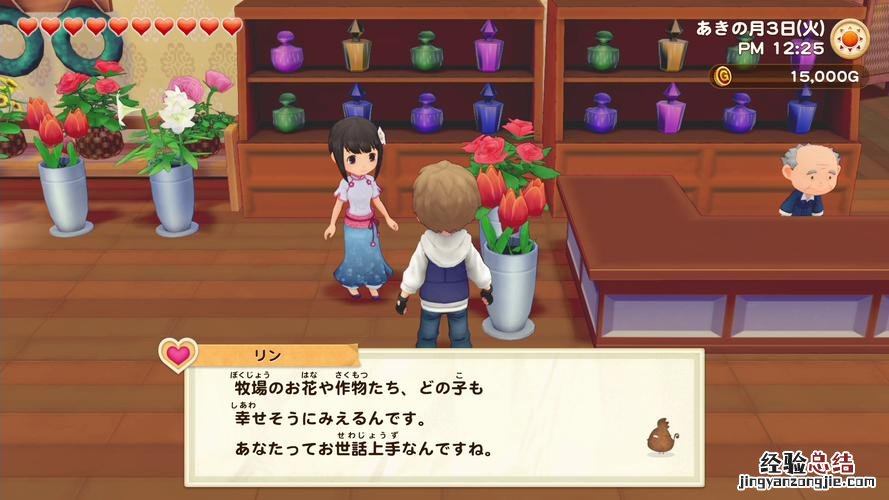
Task: Advance the dialogue via the chicken indicator
Action: click(660, 437)
